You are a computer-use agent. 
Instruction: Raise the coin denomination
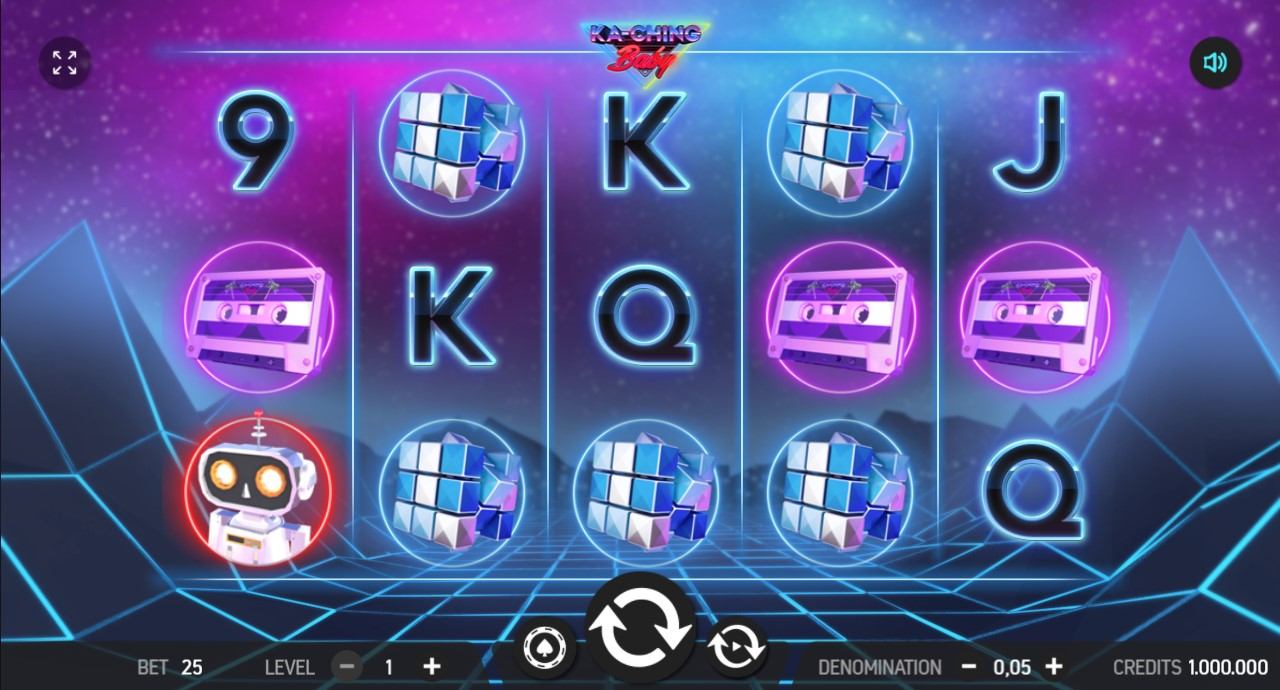click(x=1053, y=666)
